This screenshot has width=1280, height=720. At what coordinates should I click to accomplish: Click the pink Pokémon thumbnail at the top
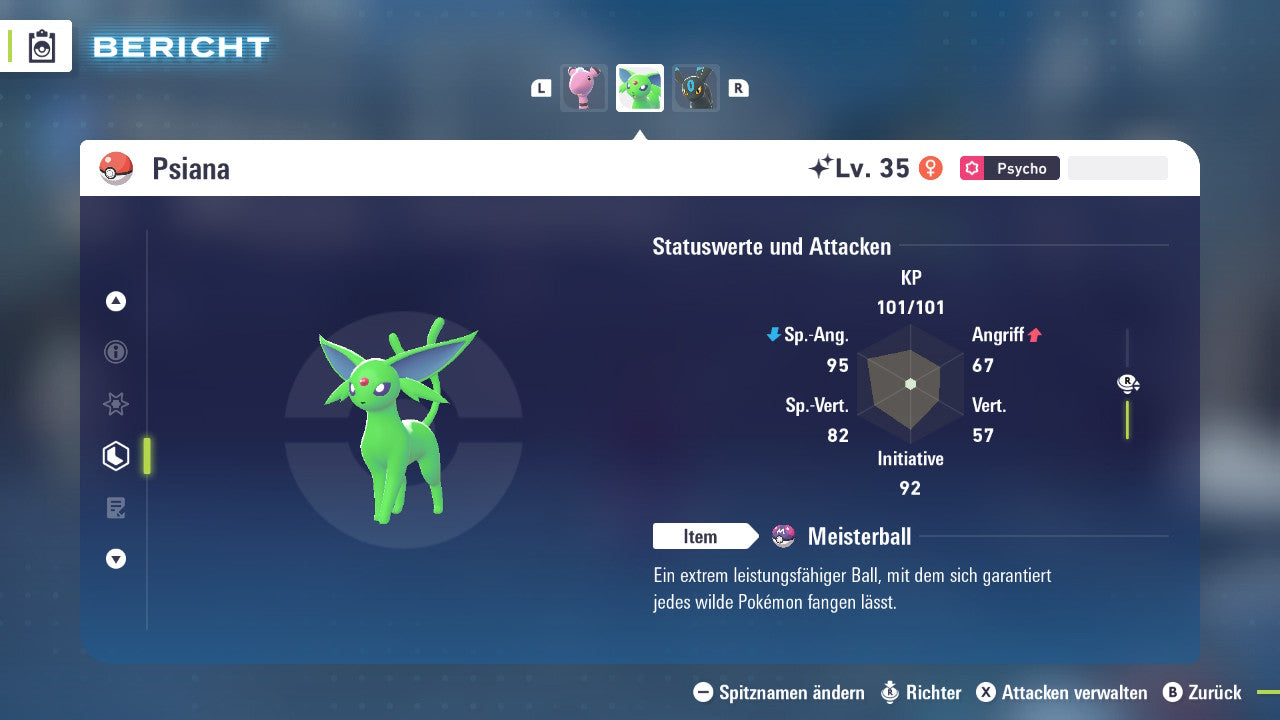(583, 87)
